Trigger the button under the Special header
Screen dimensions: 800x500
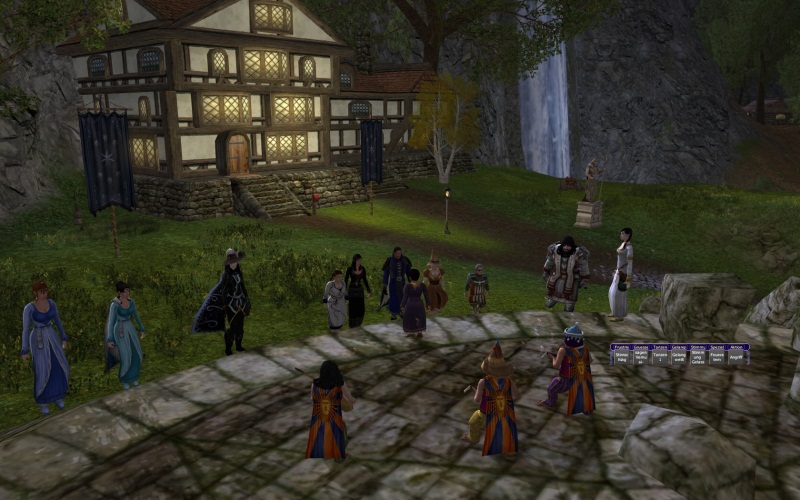pos(717,356)
